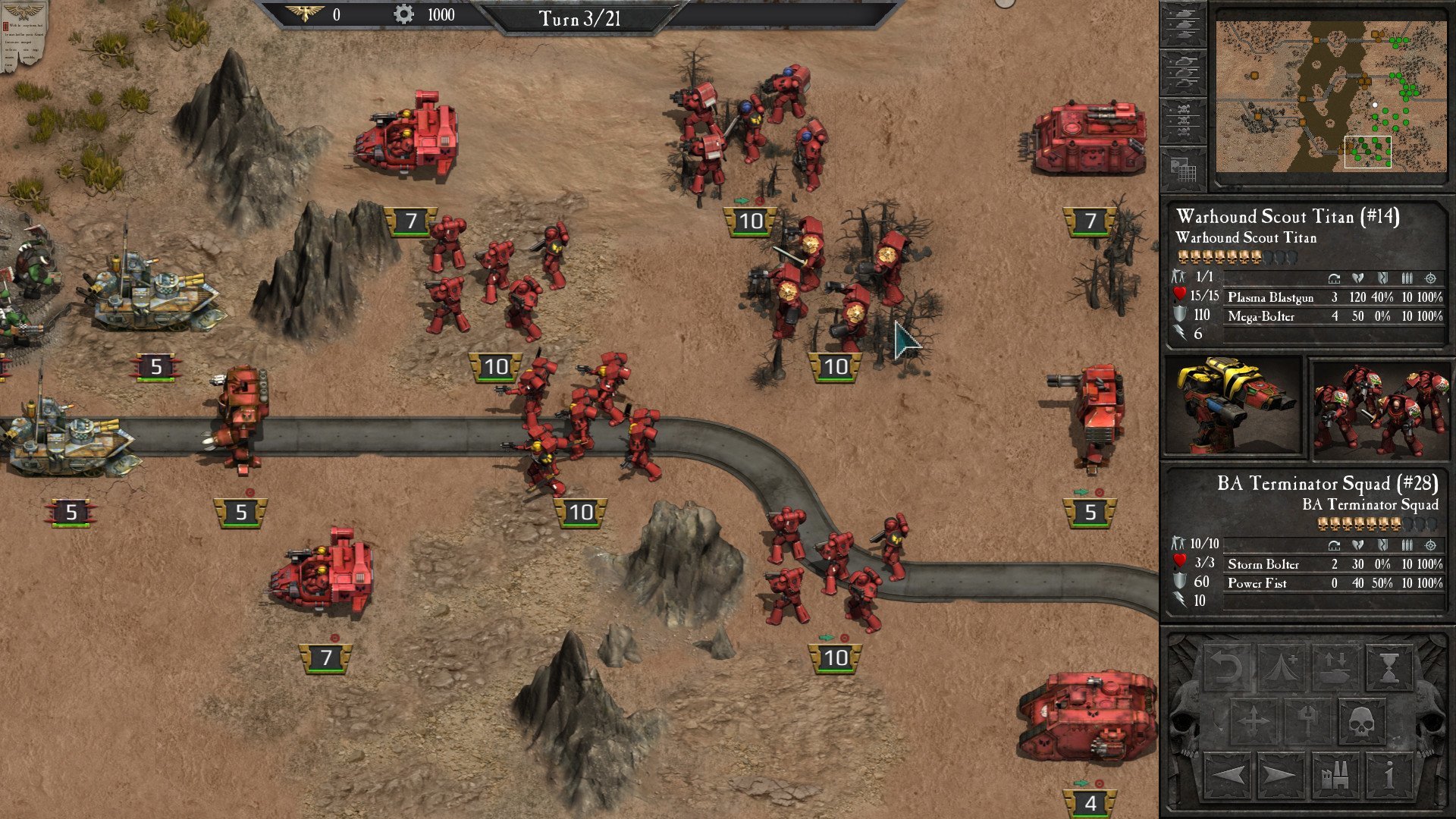
Task: Click the minimap battlefield overview
Action: pyautogui.click(x=1331, y=96)
